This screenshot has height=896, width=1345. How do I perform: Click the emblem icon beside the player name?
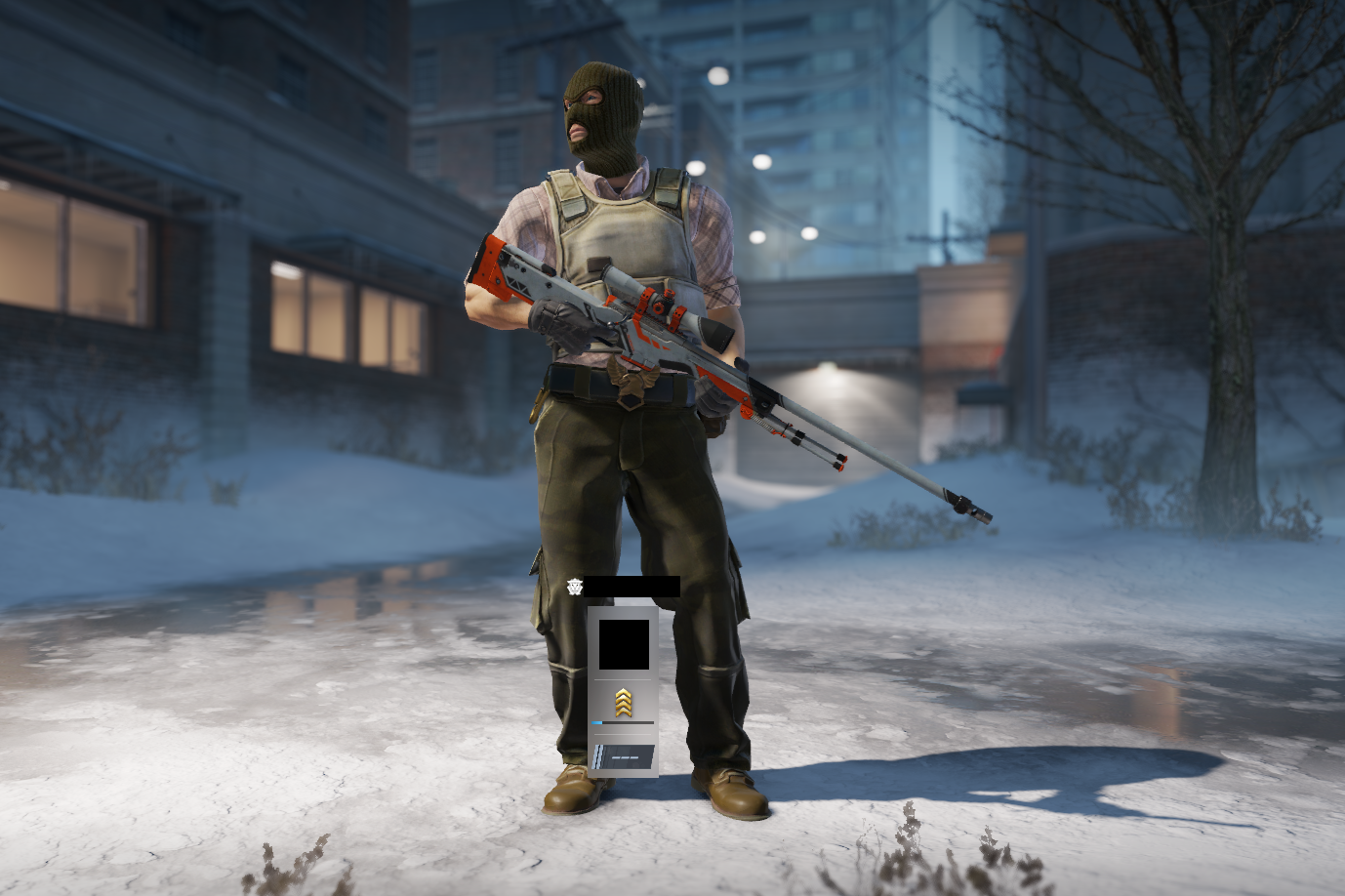pos(574,587)
